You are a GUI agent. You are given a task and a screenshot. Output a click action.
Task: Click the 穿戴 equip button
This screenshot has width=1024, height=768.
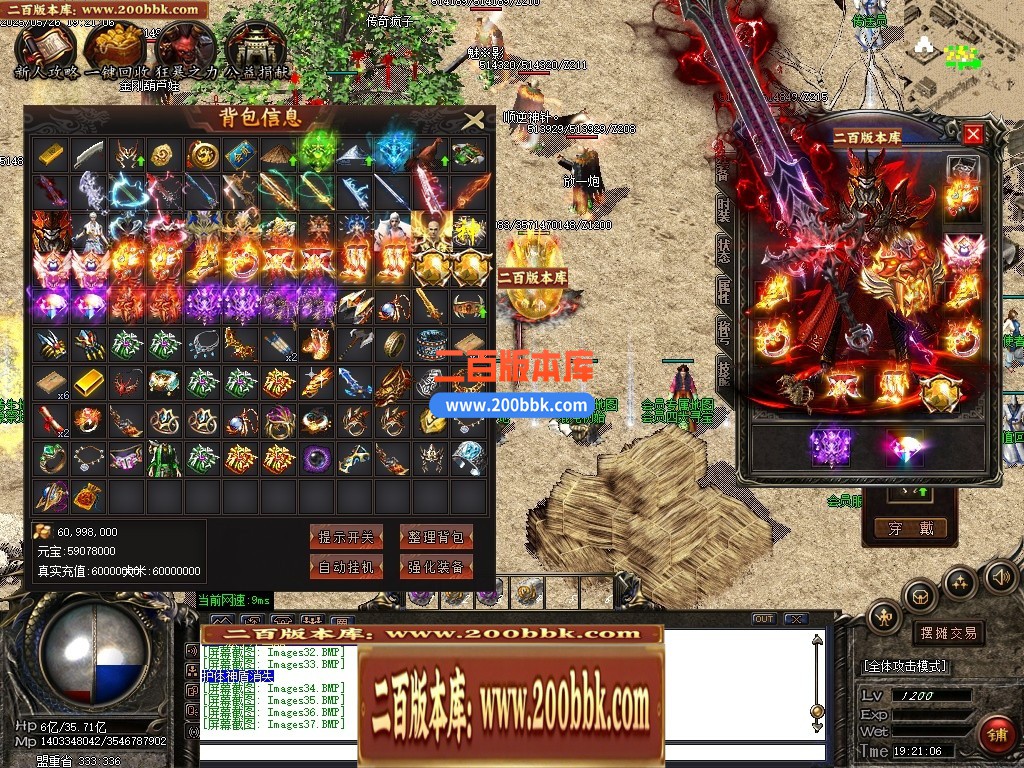(x=910, y=528)
